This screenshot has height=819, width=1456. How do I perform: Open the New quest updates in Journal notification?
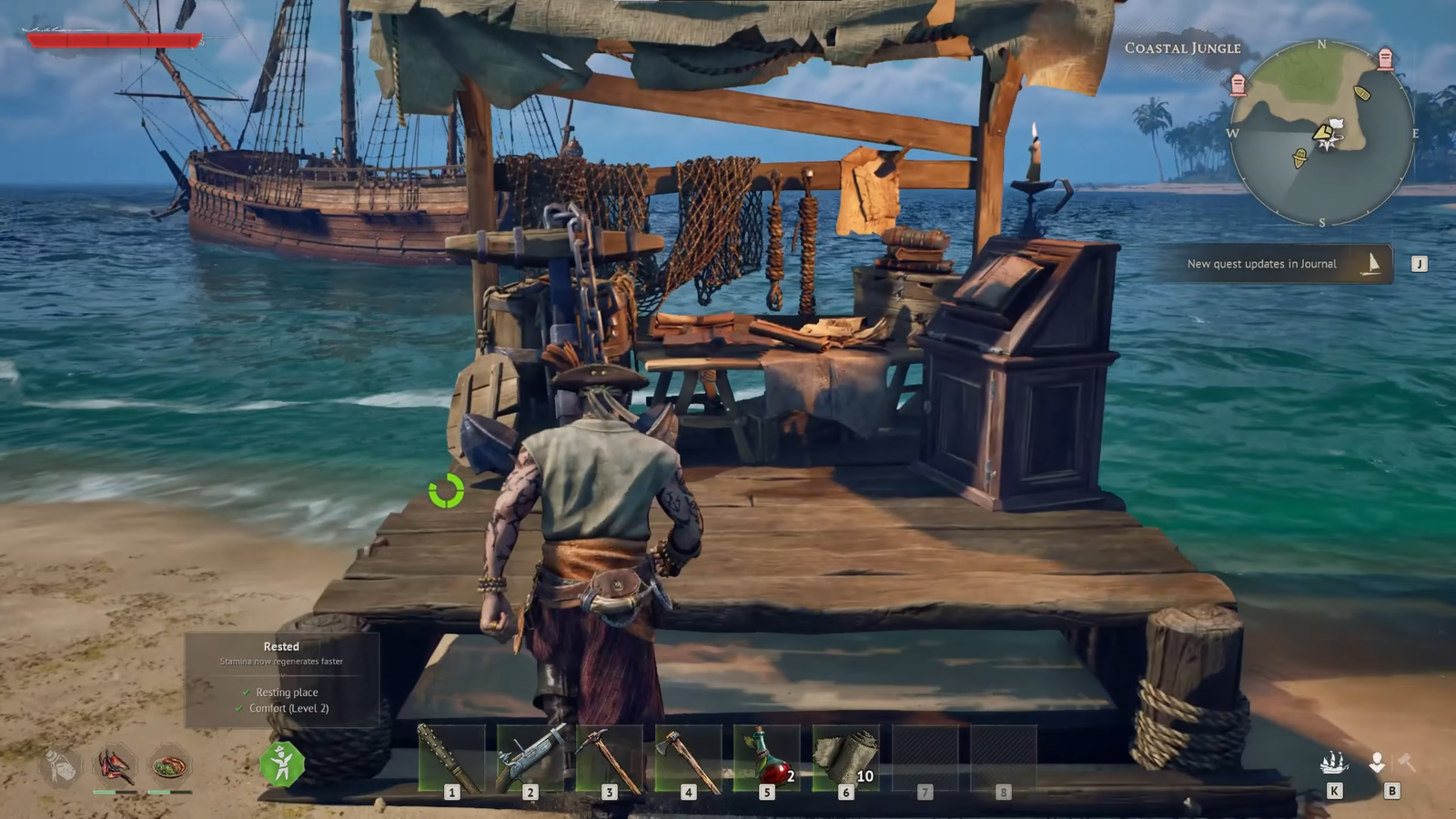1273,264
